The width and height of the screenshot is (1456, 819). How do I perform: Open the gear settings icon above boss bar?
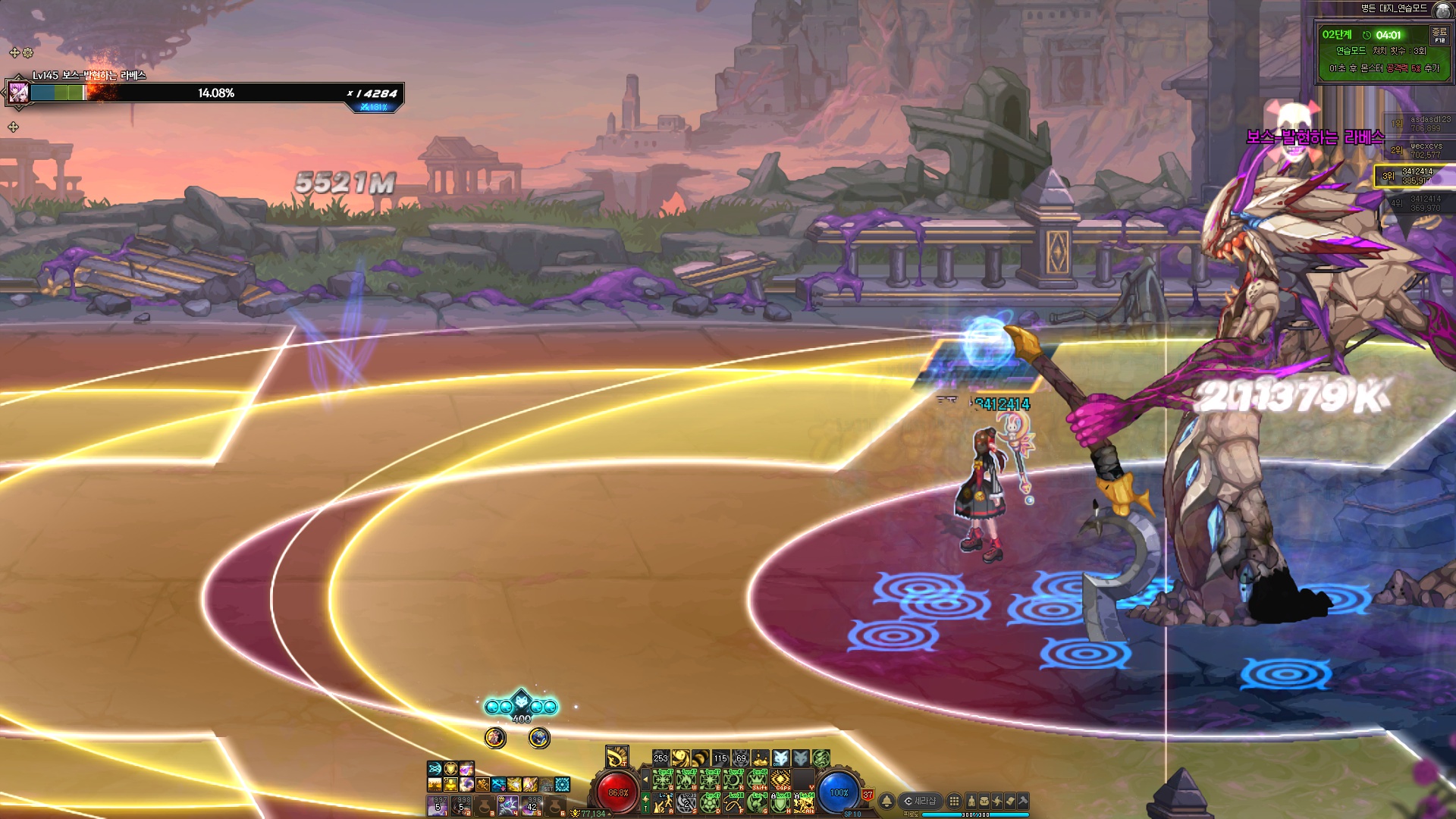28,53
